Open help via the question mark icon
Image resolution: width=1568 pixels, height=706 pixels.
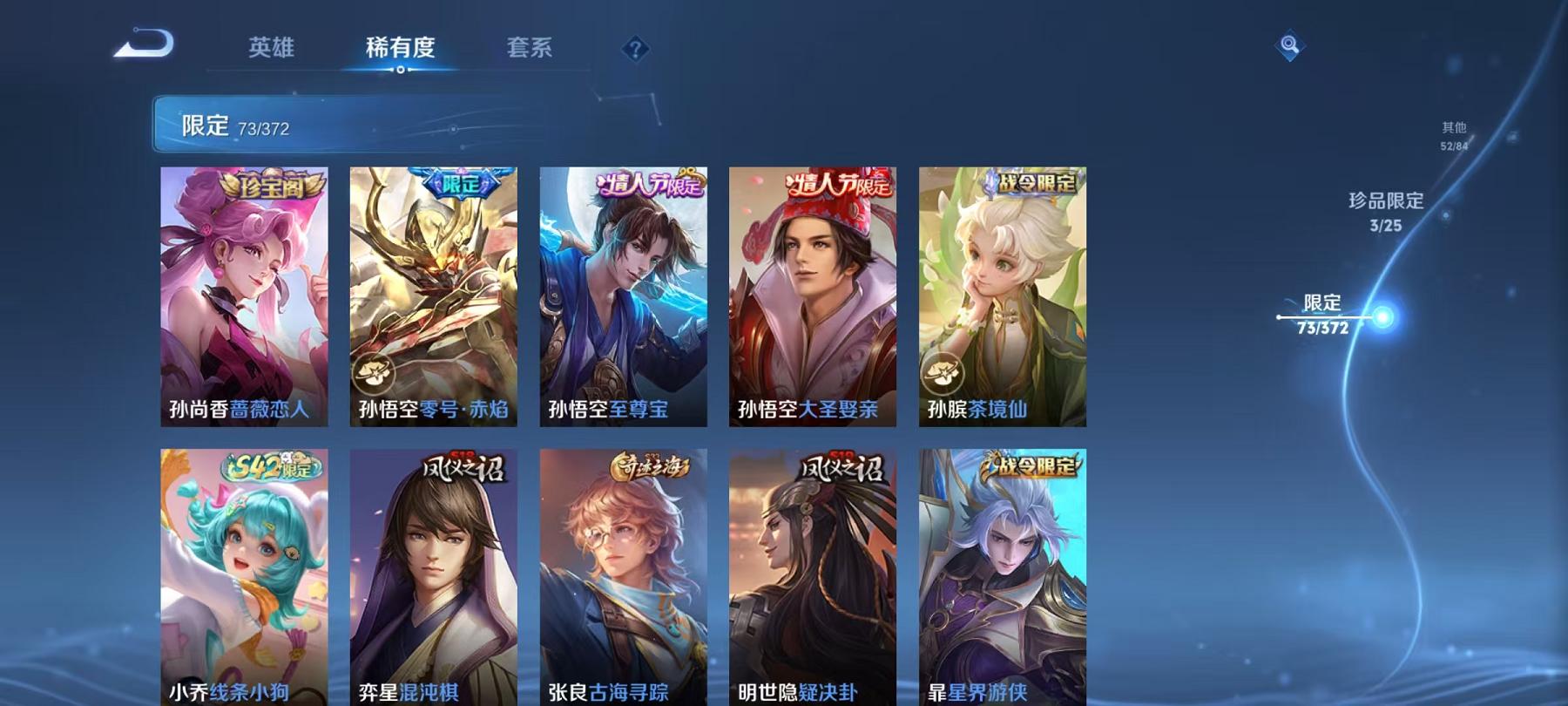tap(637, 48)
